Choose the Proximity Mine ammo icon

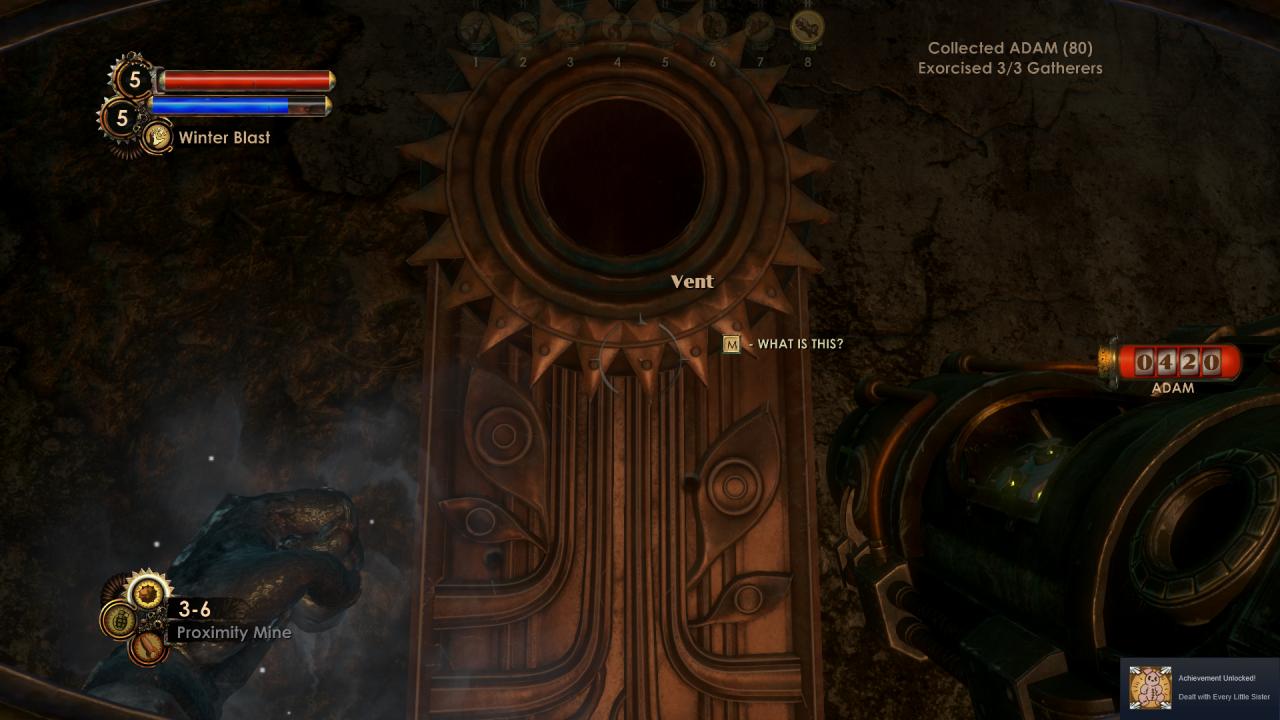(x=149, y=593)
